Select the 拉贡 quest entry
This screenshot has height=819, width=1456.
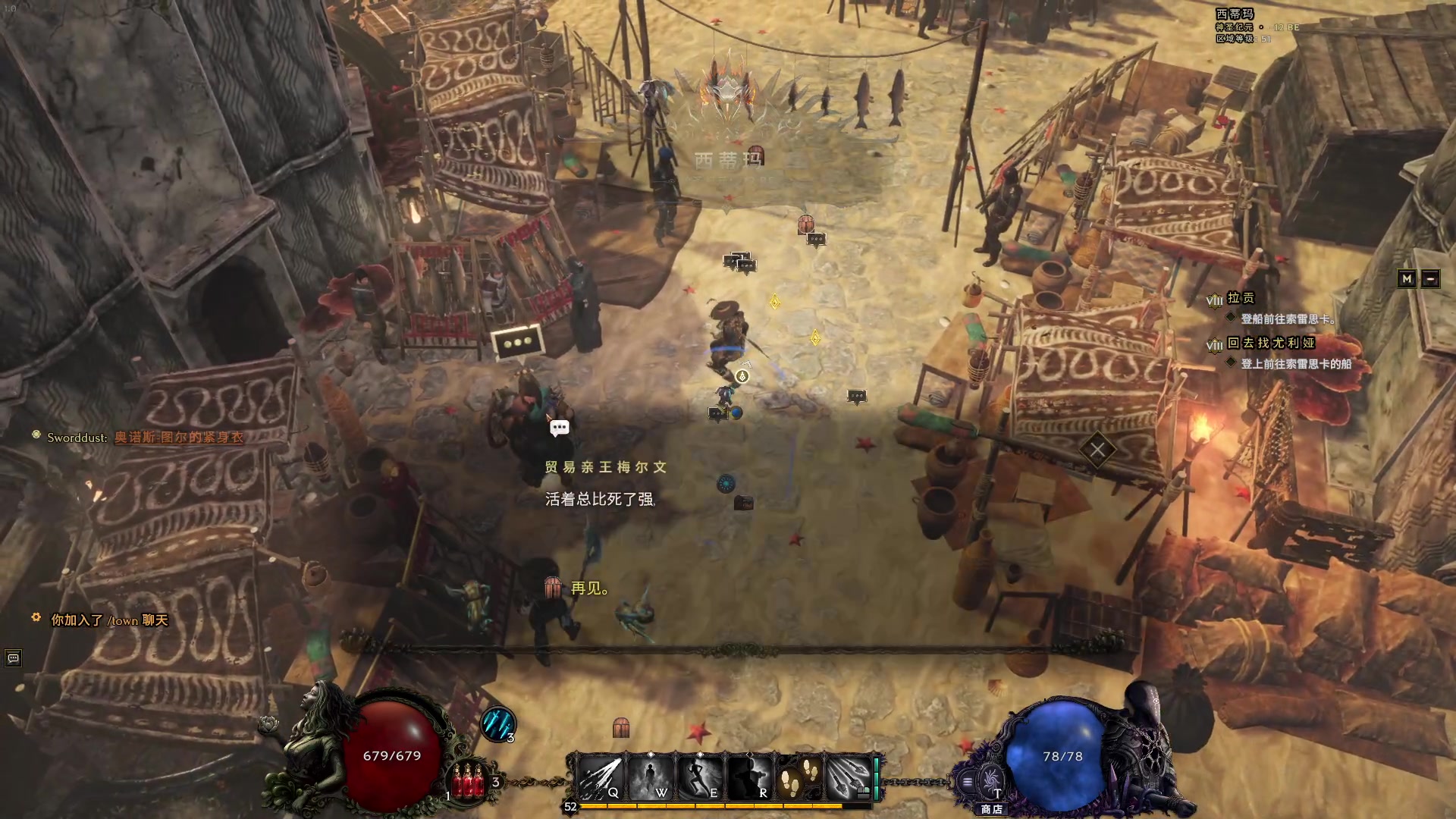(1241, 298)
